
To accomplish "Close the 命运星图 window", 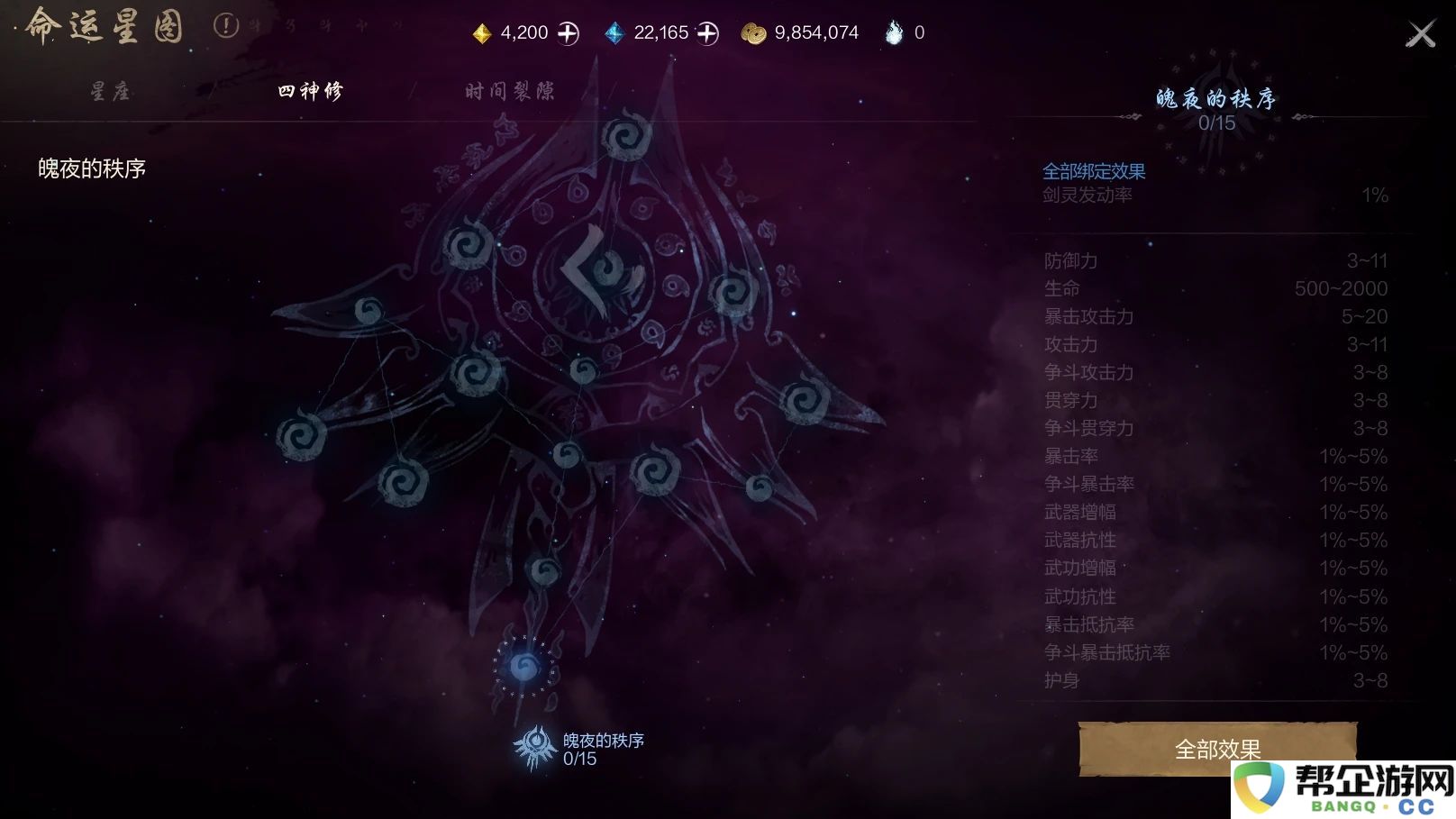I will point(1422,32).
